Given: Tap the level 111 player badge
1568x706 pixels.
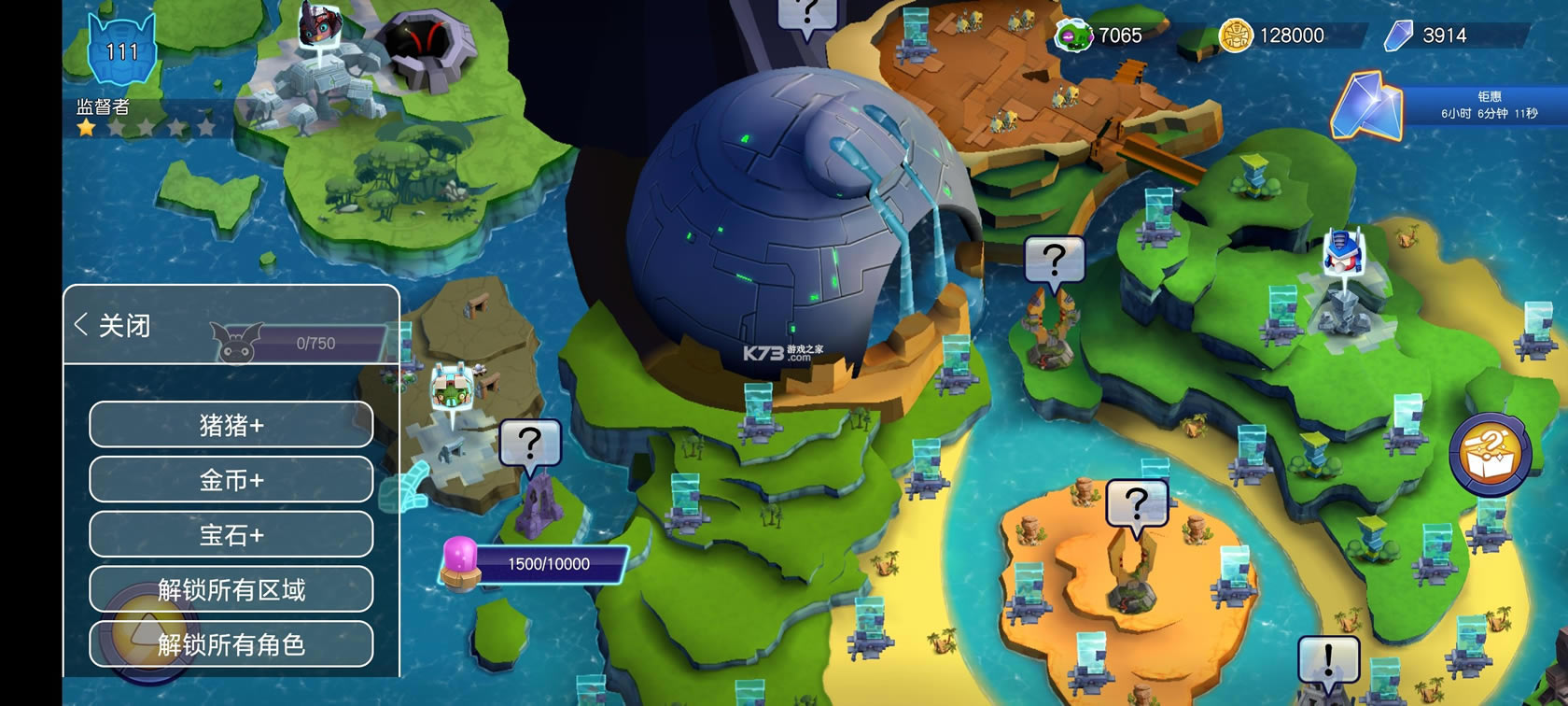Looking at the screenshot, I should click(122, 49).
